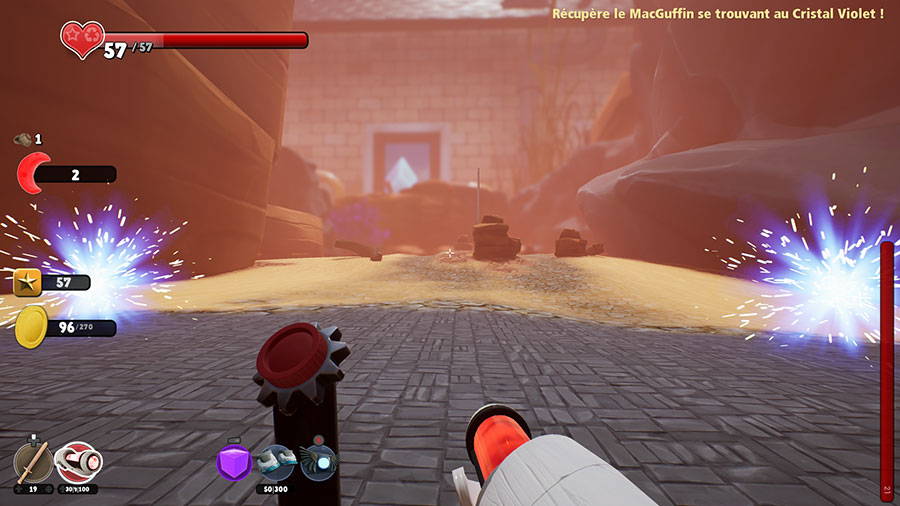Activate the winged orb ability
Image resolution: width=900 pixels, height=506 pixels.
click(318, 462)
